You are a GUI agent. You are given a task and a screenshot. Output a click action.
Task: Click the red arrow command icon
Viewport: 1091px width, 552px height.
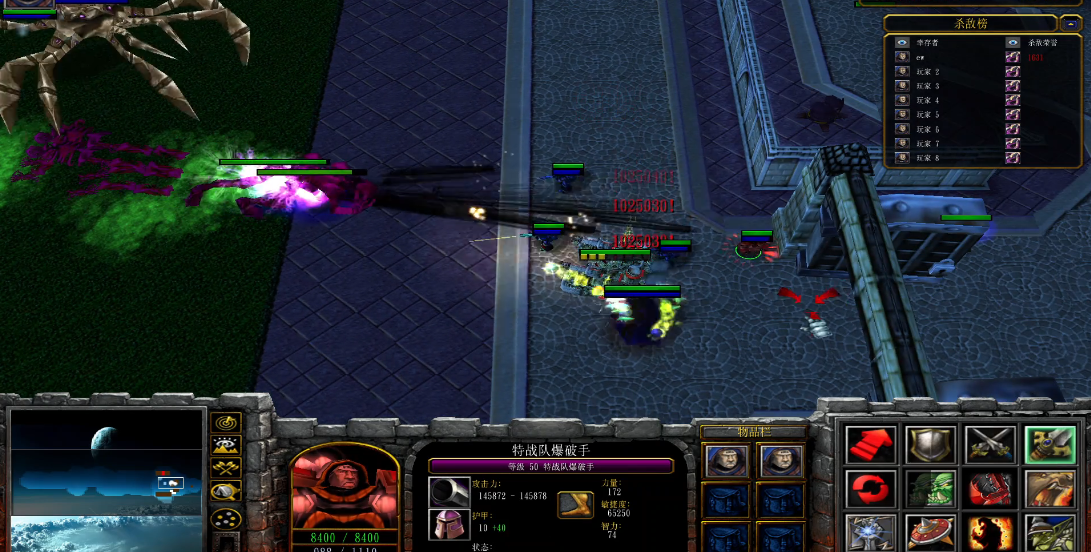pos(871,445)
